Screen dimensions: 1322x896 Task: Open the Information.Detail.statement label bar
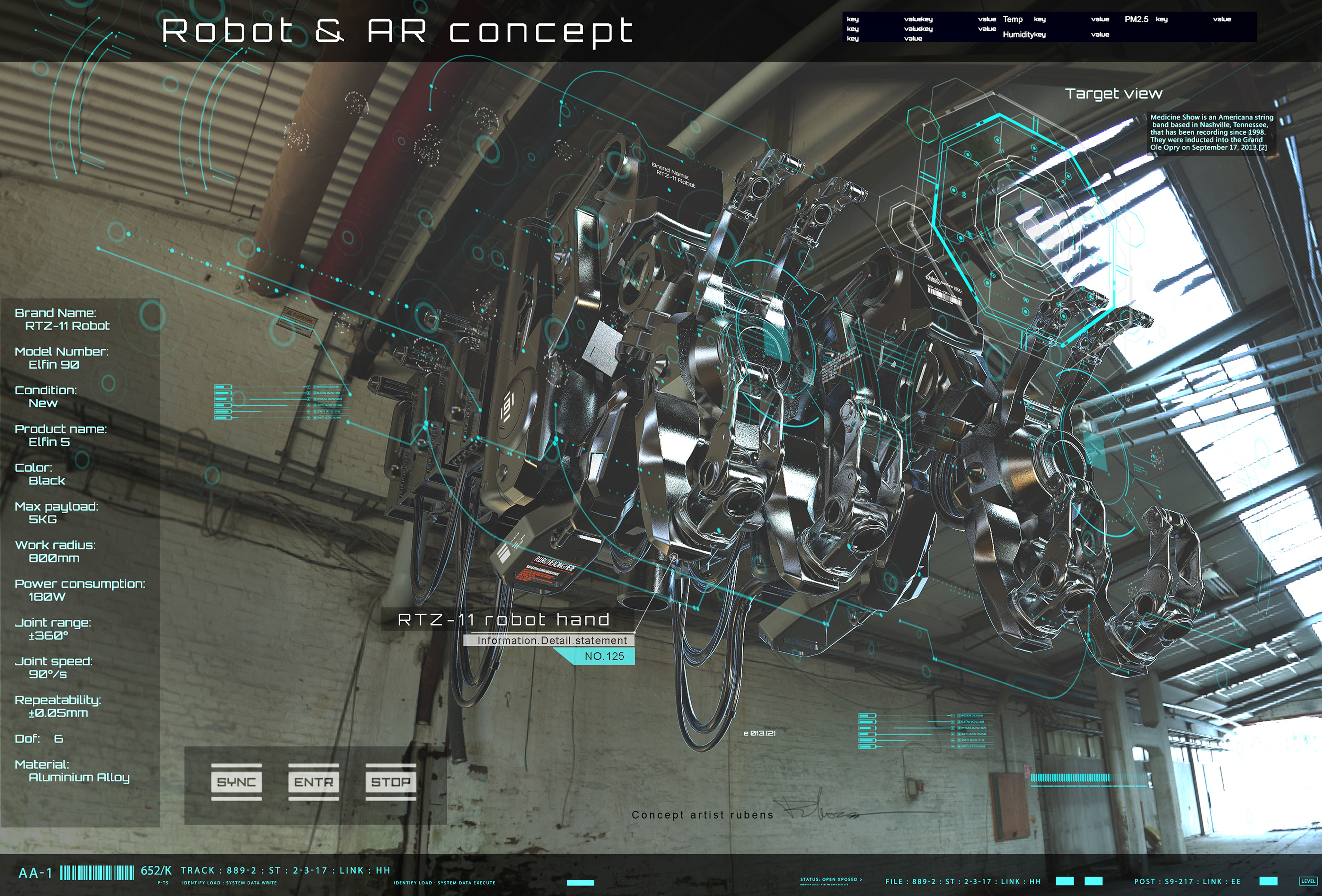pyautogui.click(x=549, y=641)
